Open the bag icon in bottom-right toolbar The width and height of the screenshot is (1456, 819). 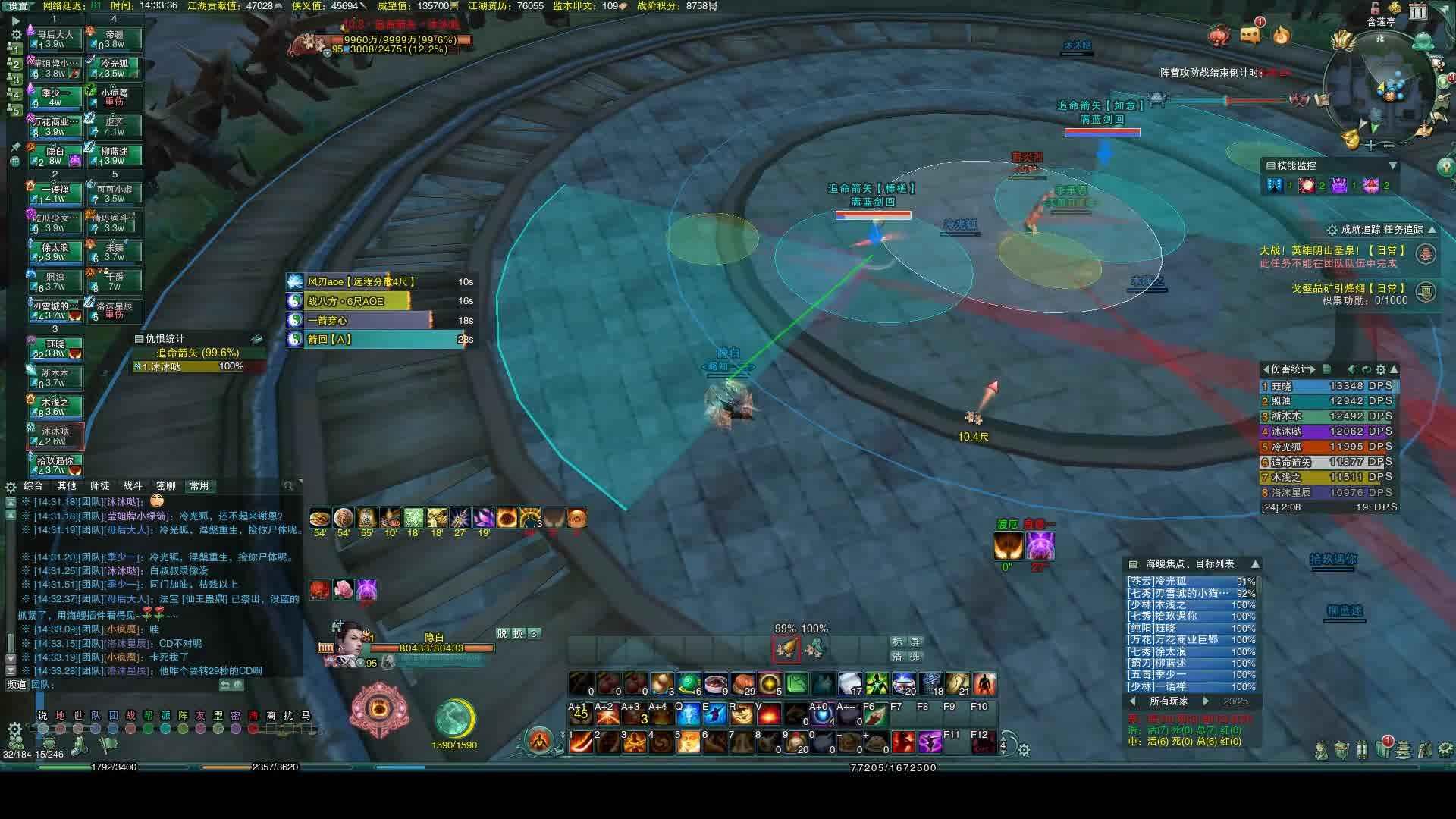coord(1340,749)
